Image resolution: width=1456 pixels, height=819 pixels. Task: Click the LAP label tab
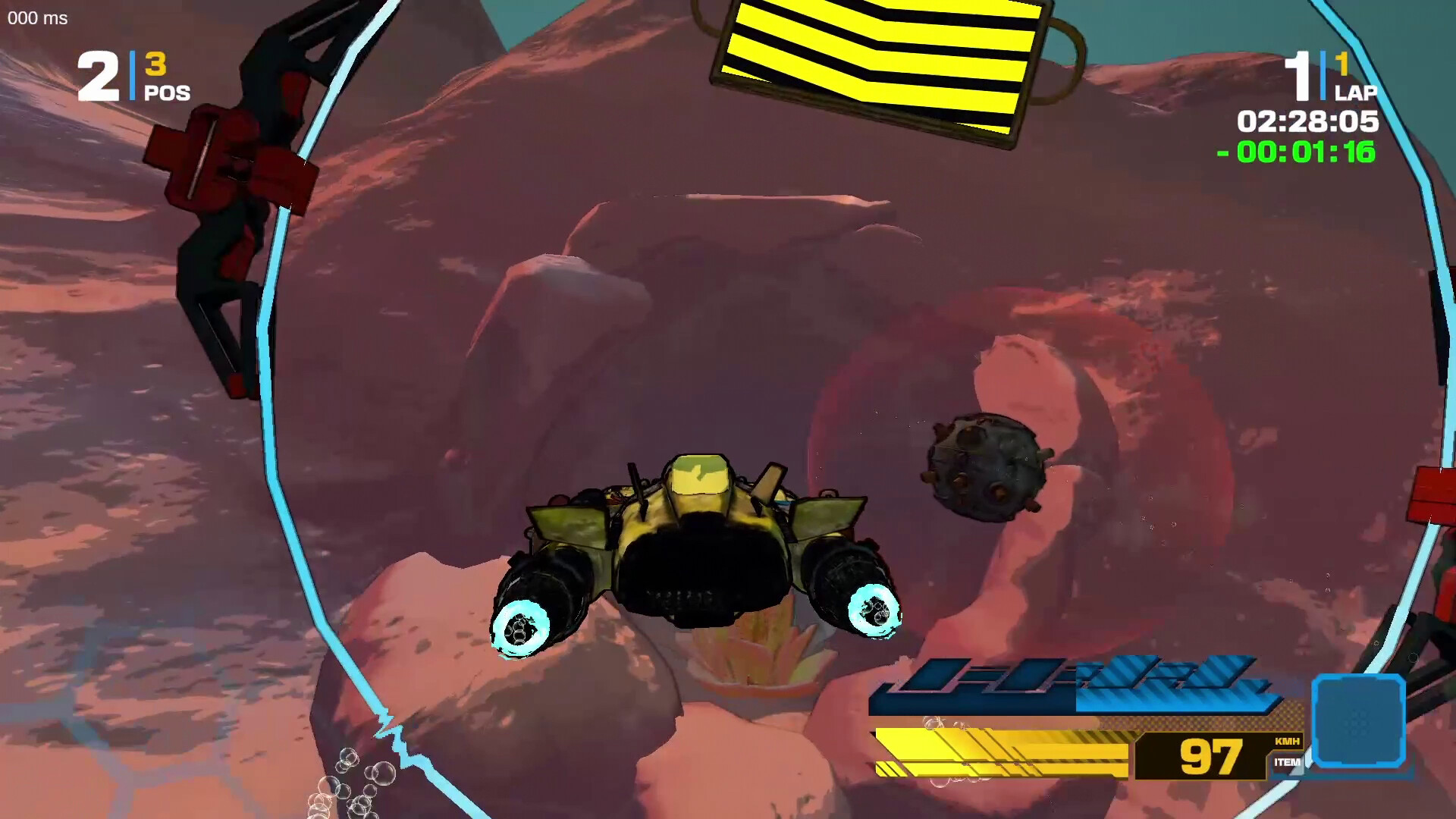(1357, 95)
